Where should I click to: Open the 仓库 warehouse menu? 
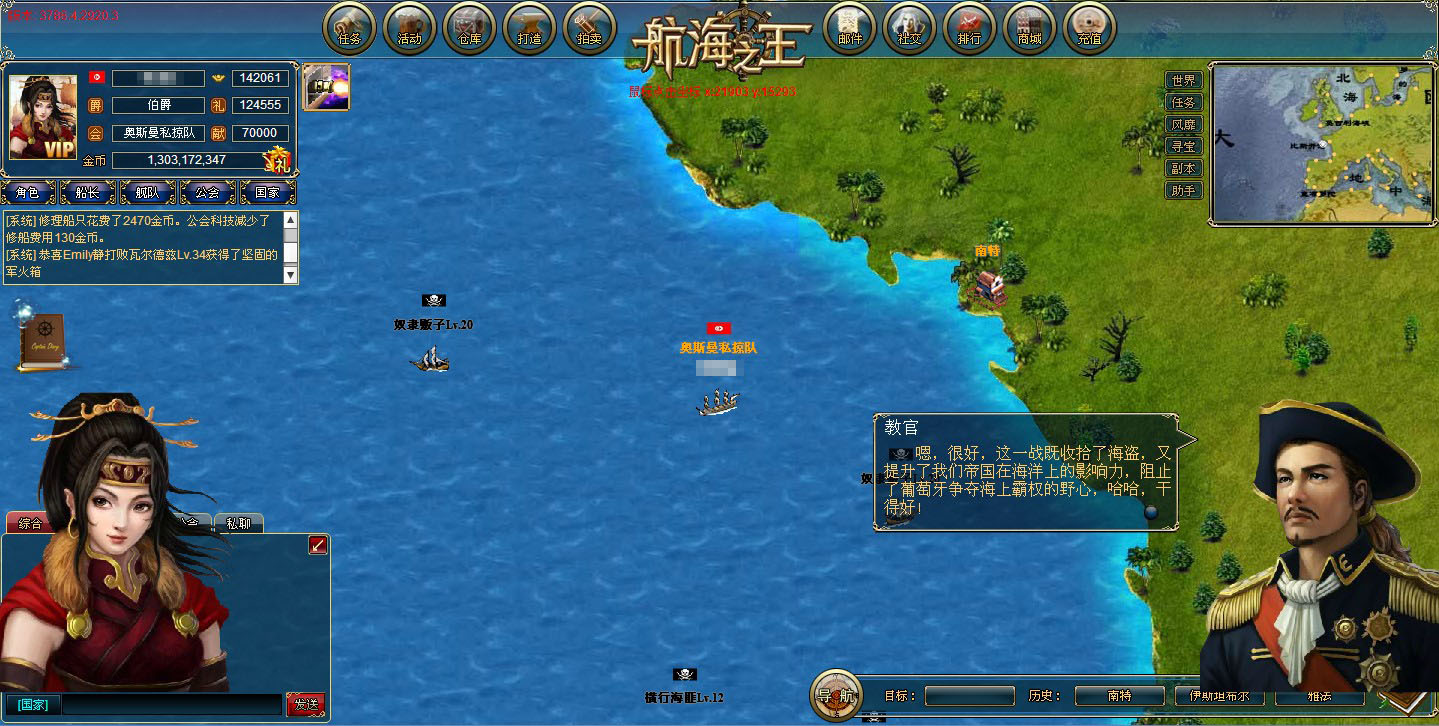click(x=469, y=29)
